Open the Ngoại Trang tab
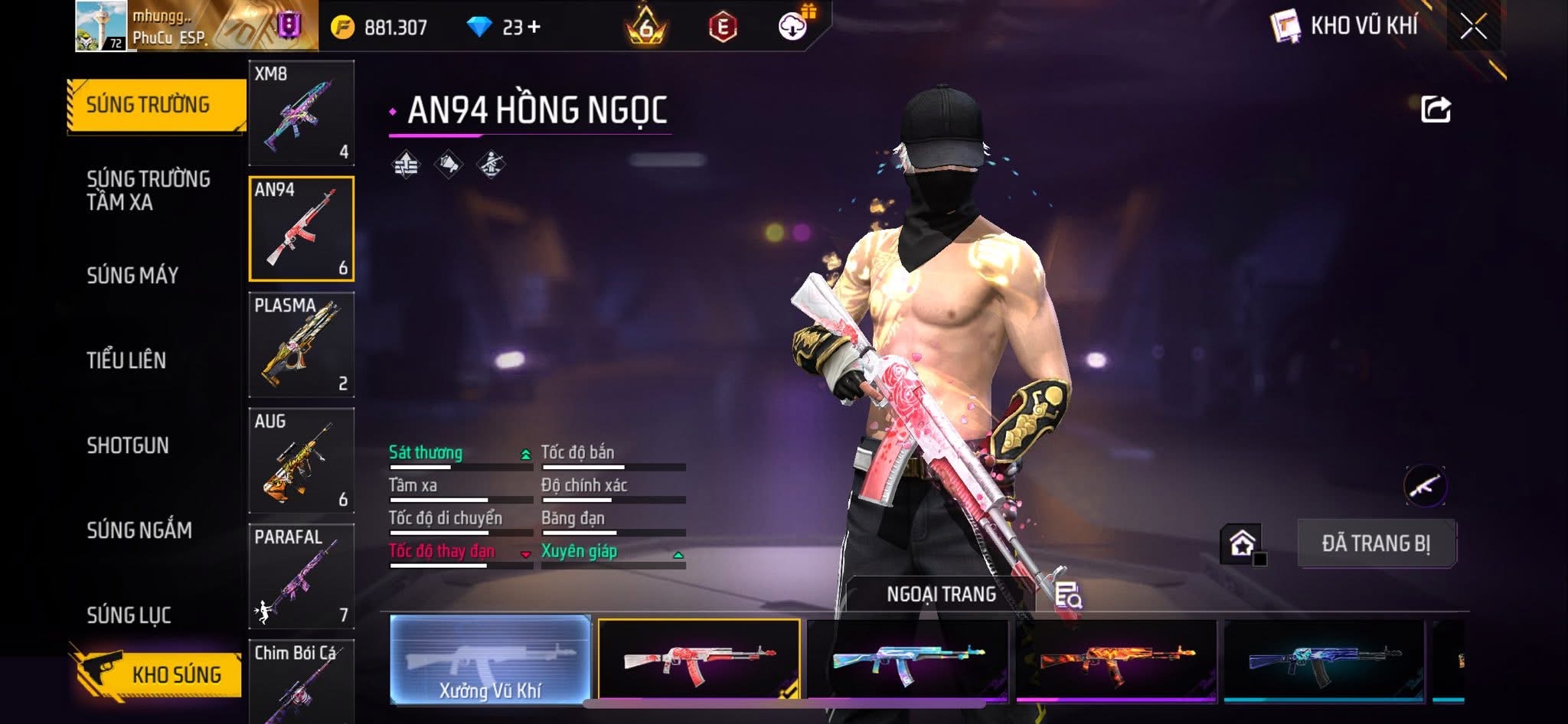The width and height of the screenshot is (1568, 724). pyautogui.click(x=941, y=595)
